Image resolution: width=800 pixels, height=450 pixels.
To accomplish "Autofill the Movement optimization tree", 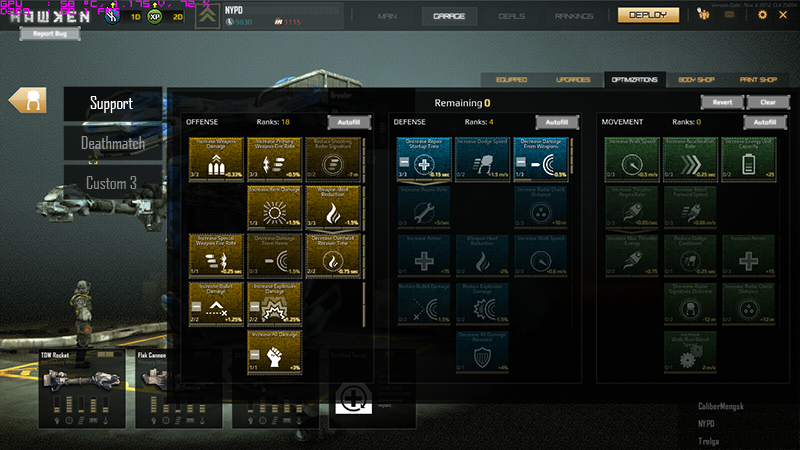I will [765, 122].
